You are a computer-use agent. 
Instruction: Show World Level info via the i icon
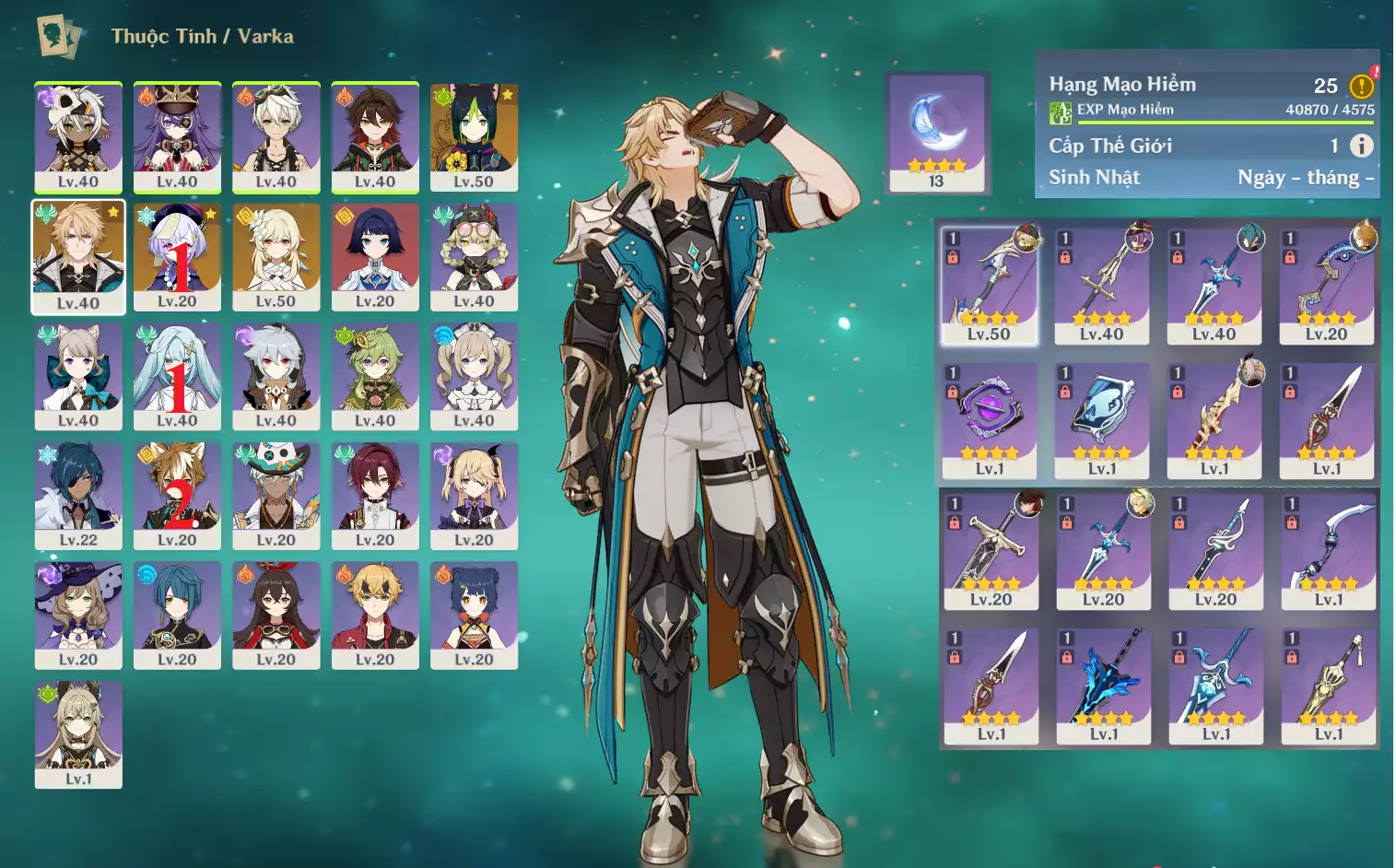click(1361, 146)
